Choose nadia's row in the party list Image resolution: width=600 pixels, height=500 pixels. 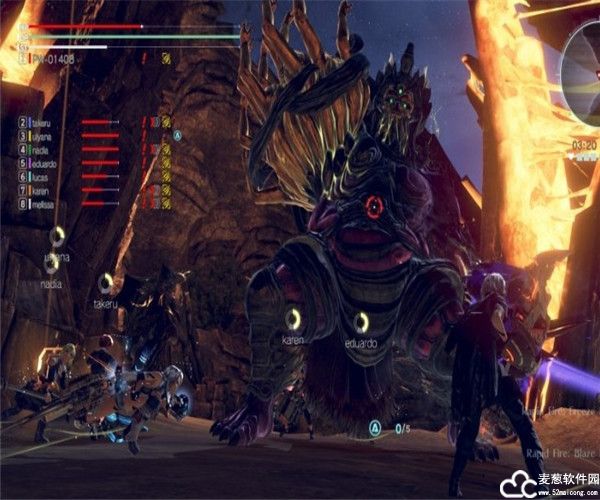[x=42, y=149]
